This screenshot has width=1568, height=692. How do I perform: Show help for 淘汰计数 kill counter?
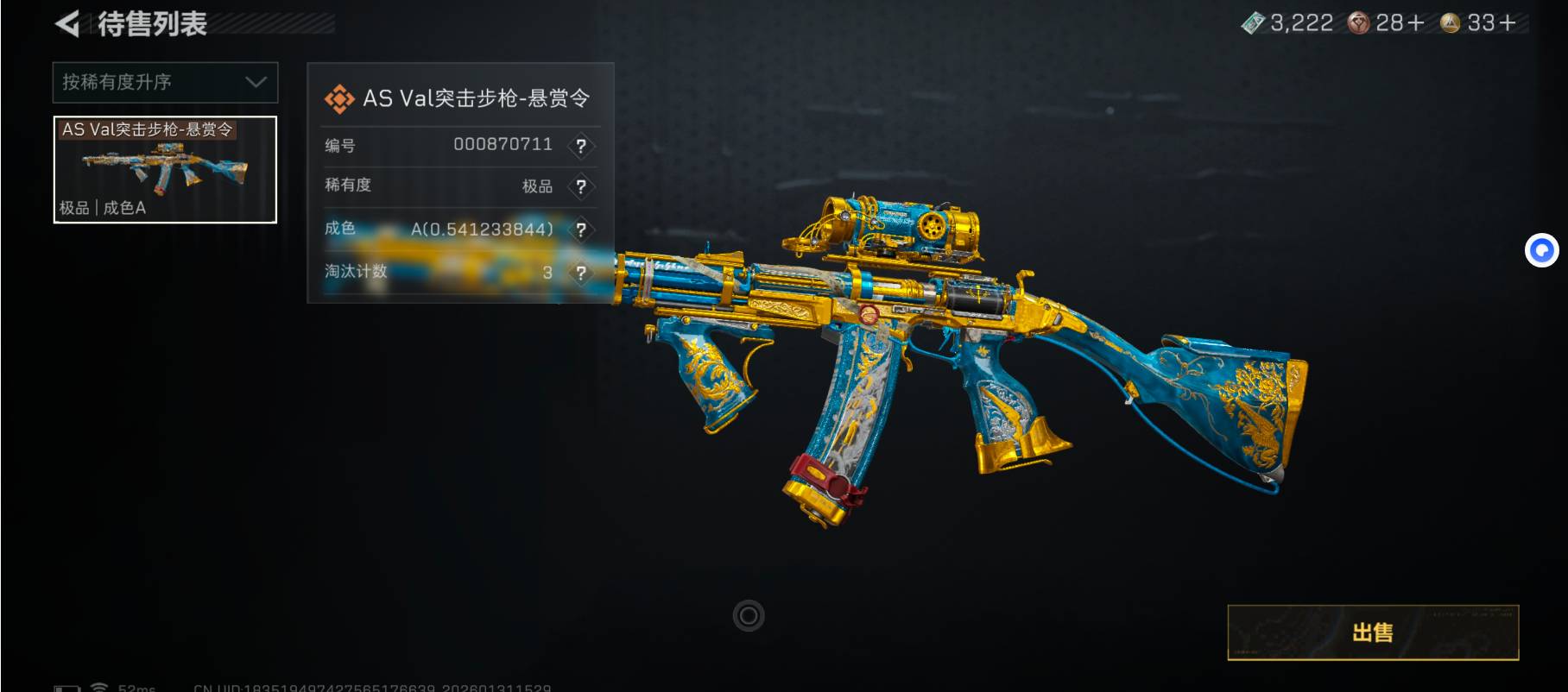[581, 273]
